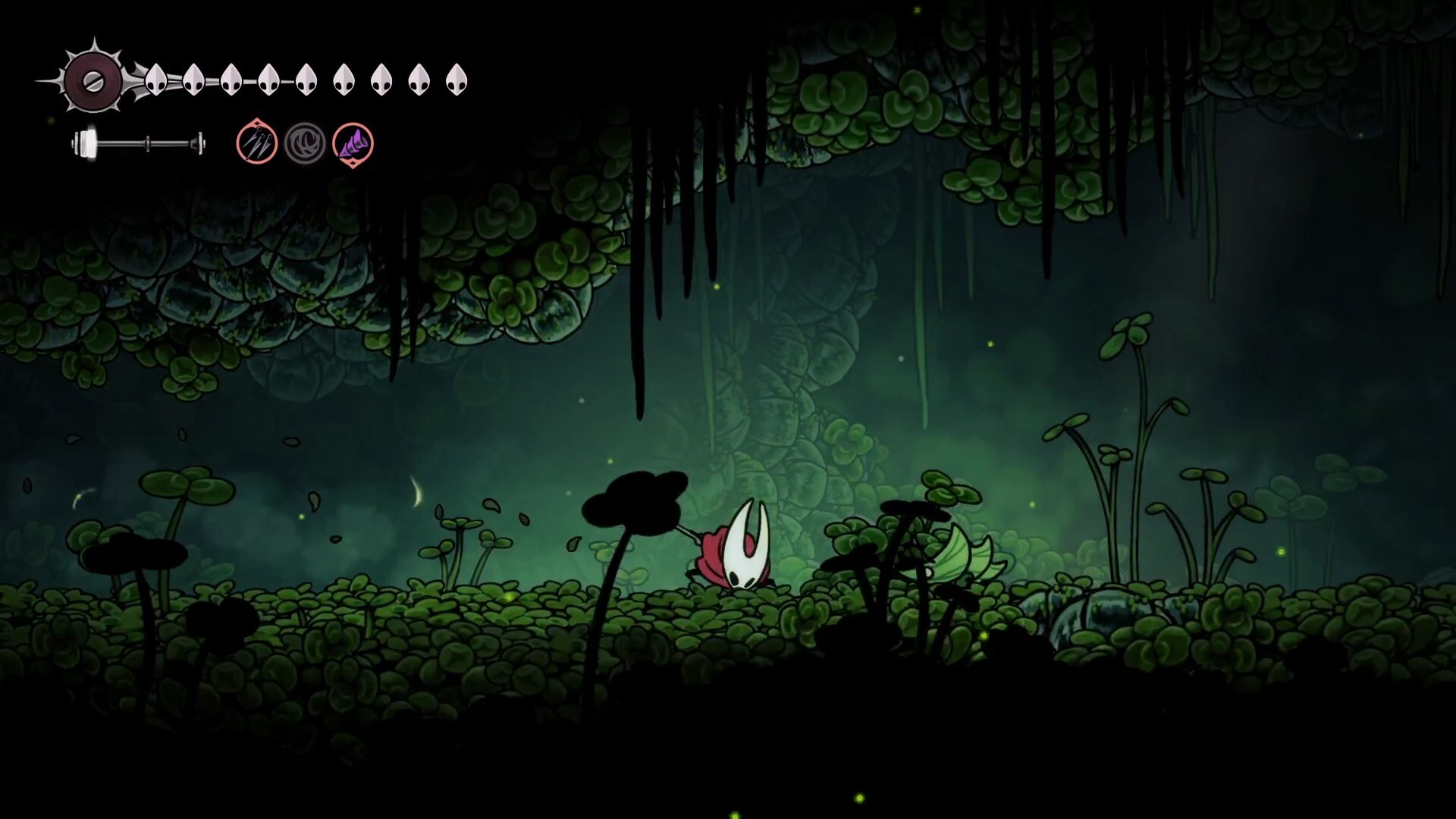Activate the grey silk swirl skill icon
The image size is (1456, 819).
[x=305, y=143]
